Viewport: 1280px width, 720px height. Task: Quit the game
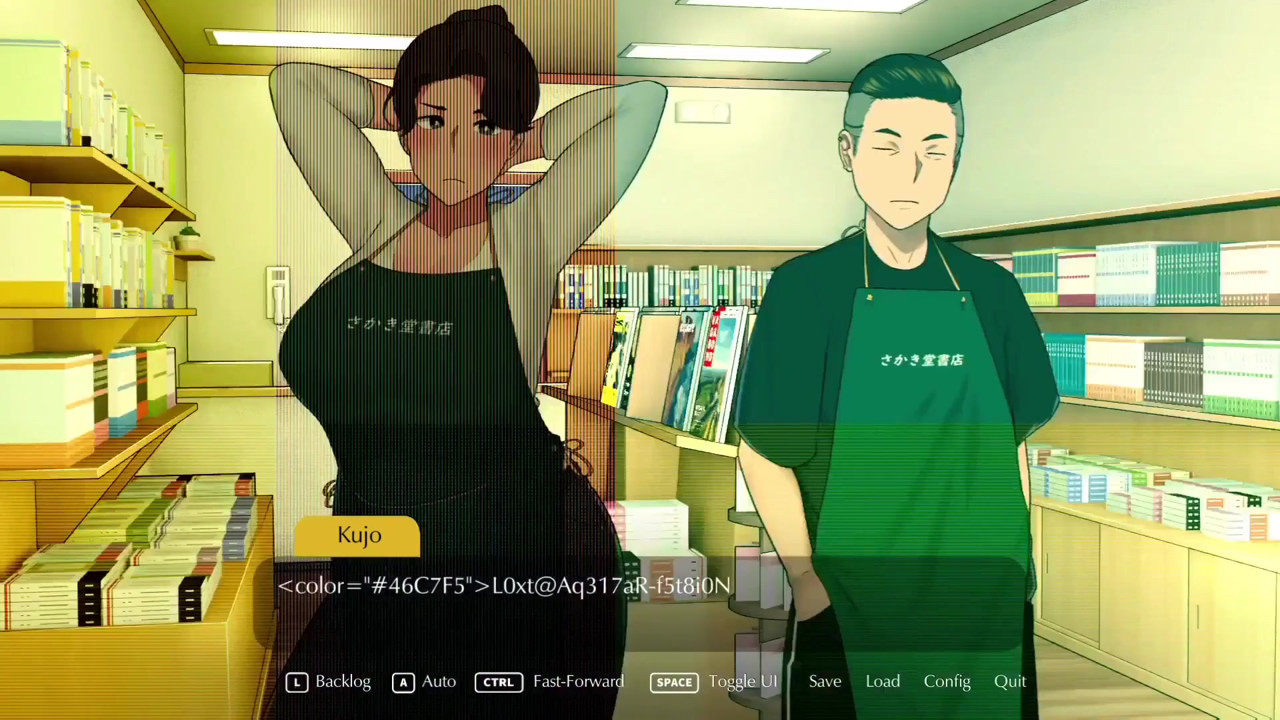[1010, 681]
